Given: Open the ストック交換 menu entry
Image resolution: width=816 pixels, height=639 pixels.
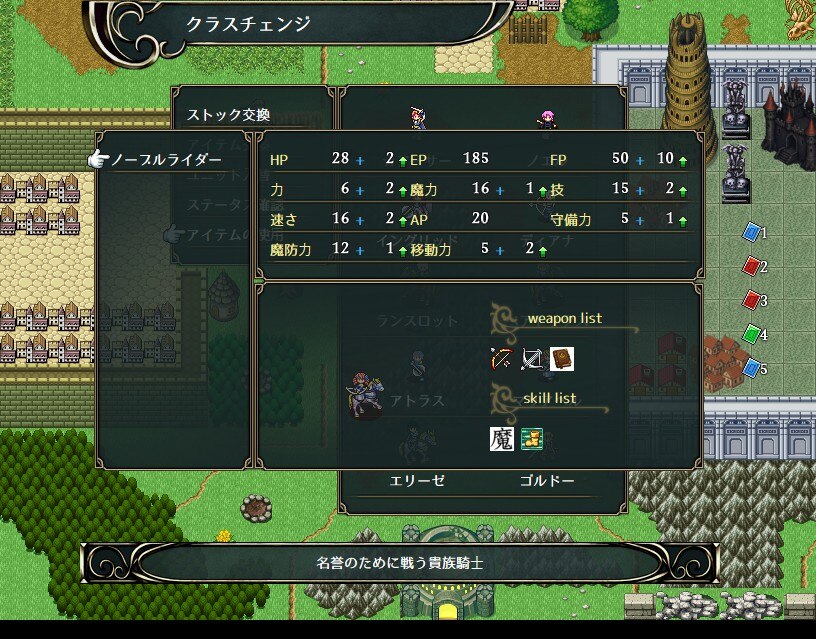Looking at the screenshot, I should coord(229,115).
